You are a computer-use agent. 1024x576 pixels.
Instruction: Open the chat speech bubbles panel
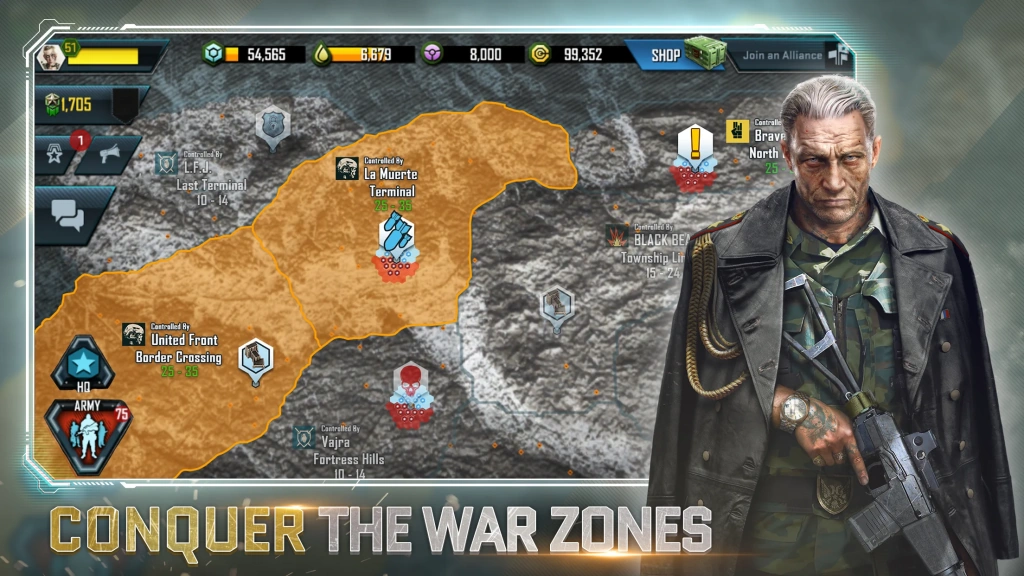point(68,213)
